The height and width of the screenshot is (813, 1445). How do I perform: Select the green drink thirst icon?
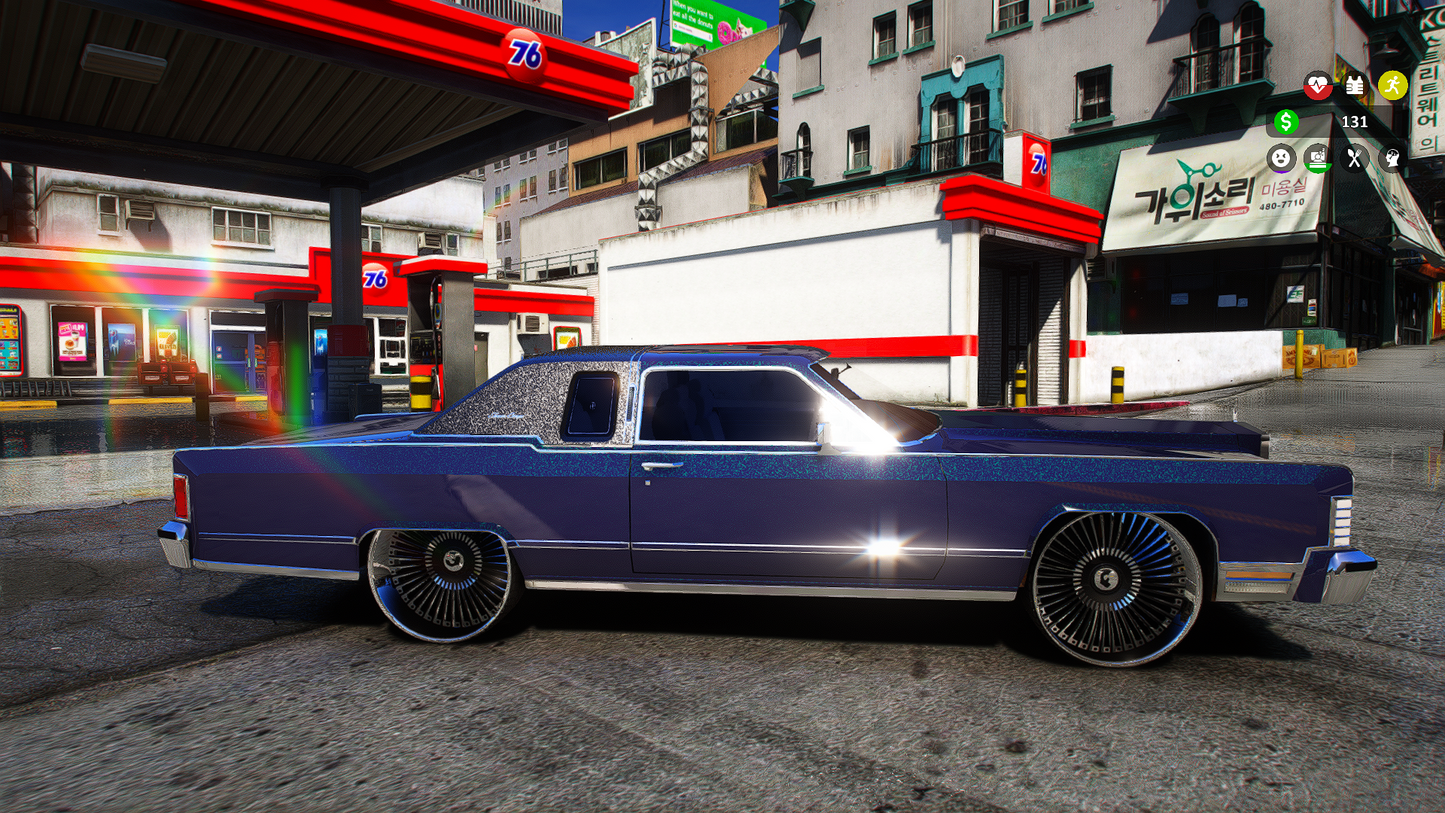(1316, 158)
